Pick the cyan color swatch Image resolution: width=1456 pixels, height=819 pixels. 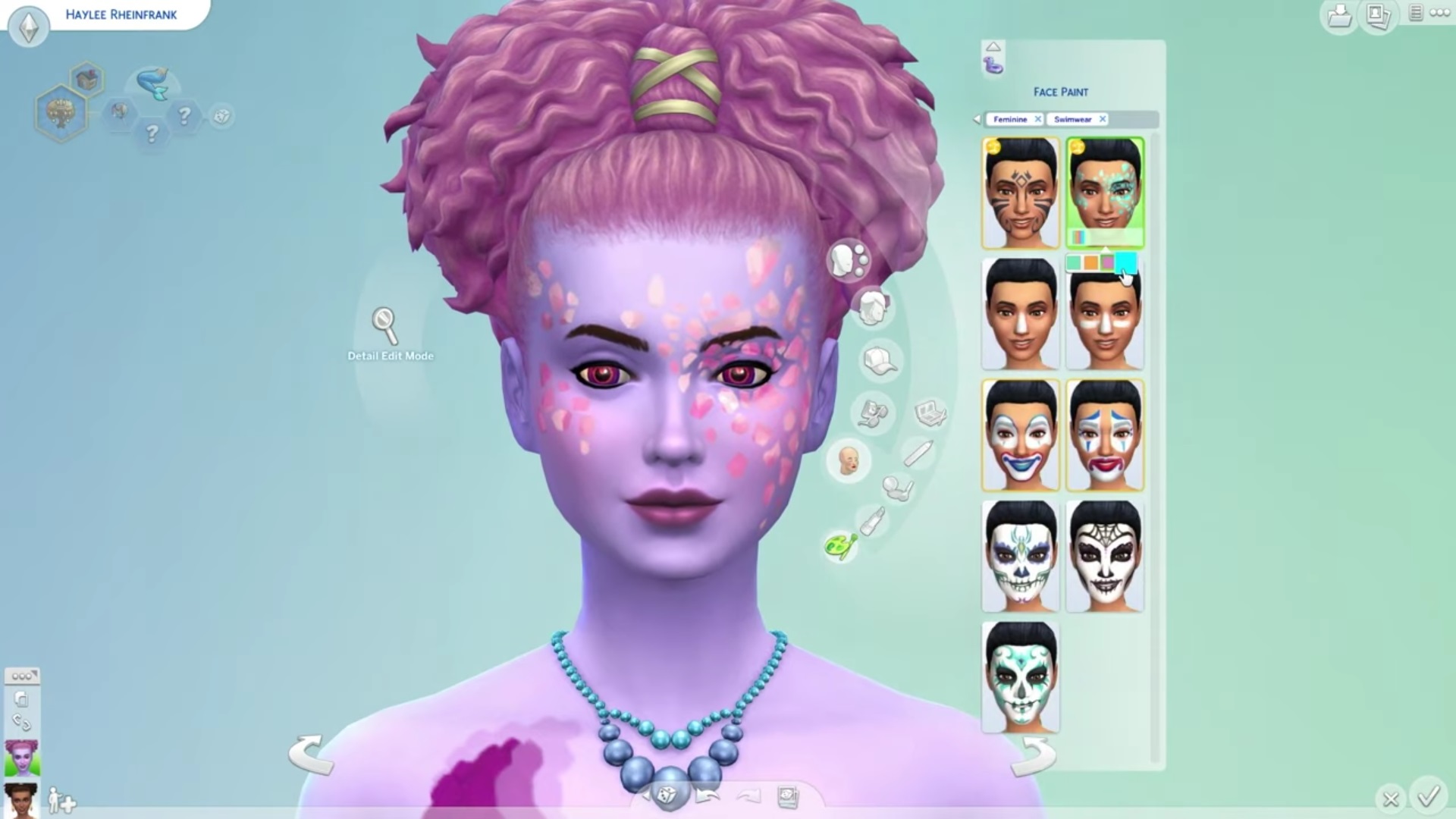coord(1125,262)
